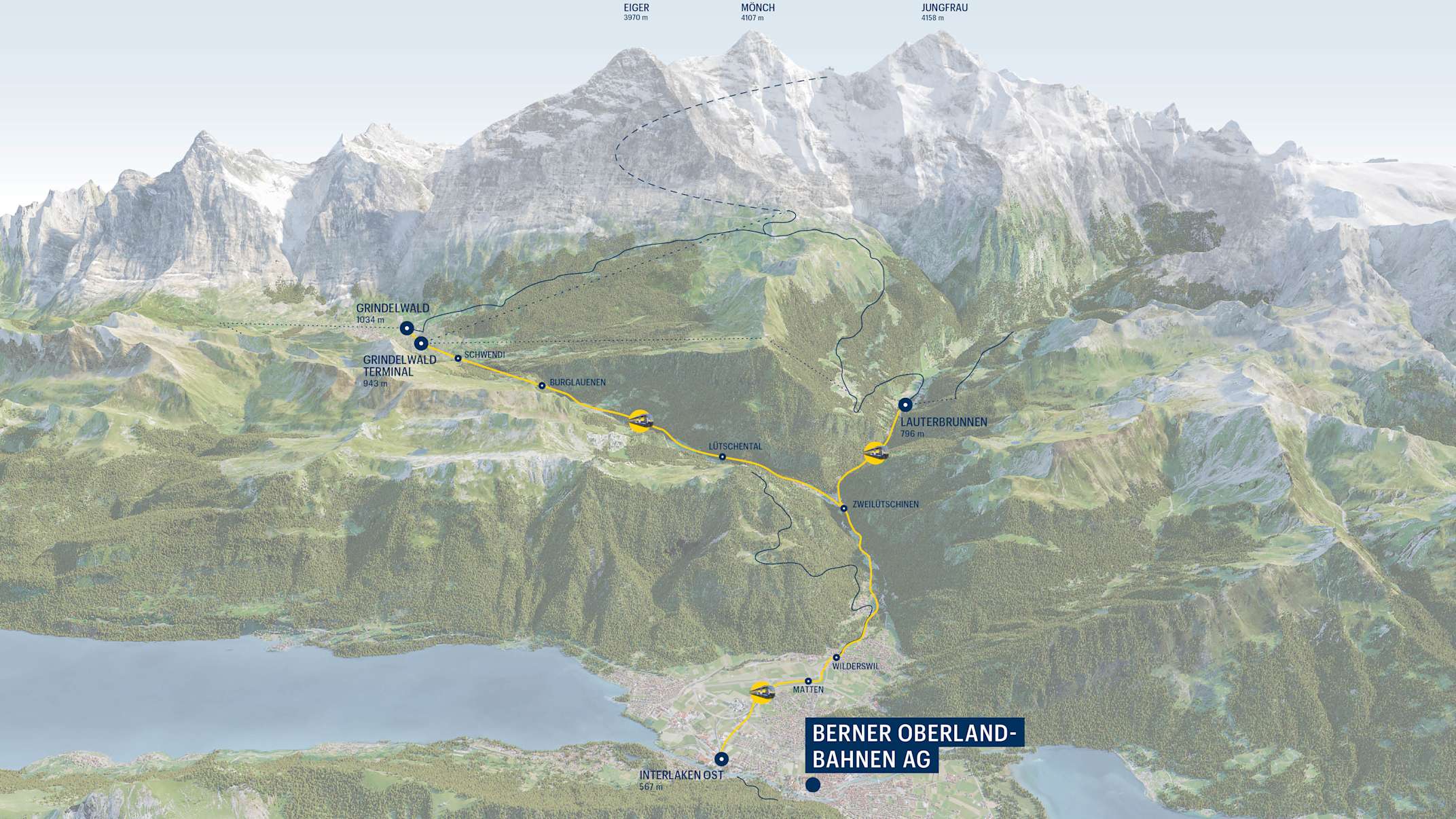The height and width of the screenshot is (819, 1456).
Task: Click the train icon beside Matten
Action: tap(762, 692)
